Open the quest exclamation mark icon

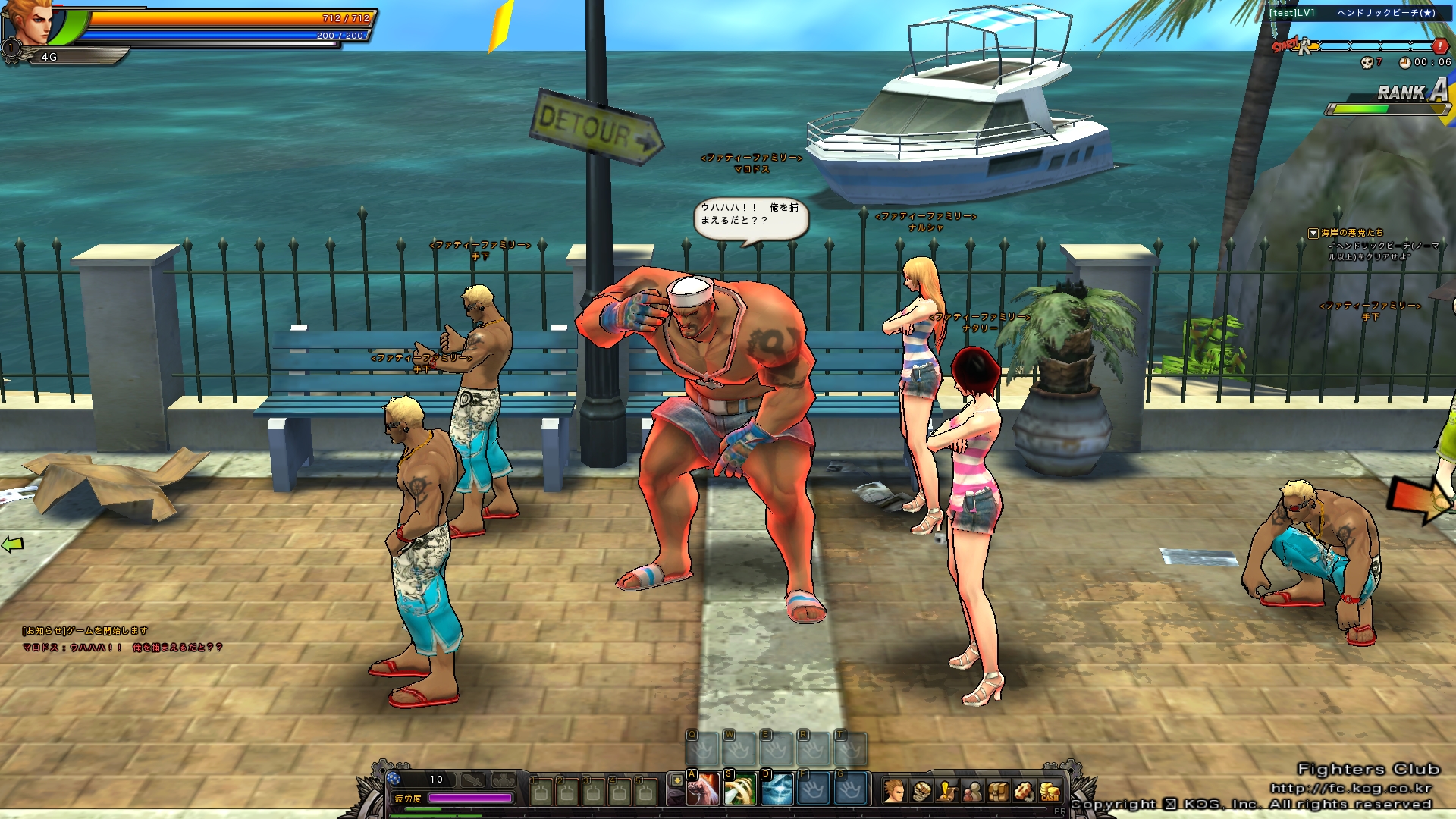click(947, 792)
